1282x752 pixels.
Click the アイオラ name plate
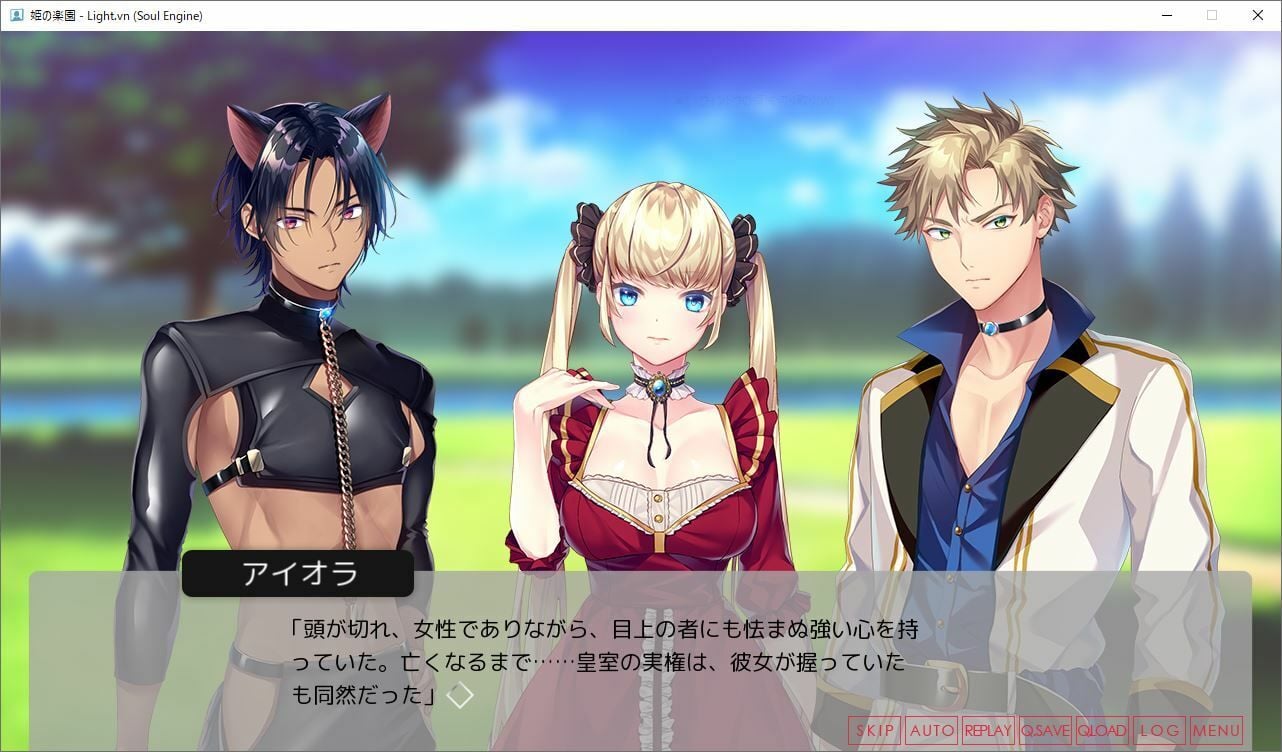pos(297,573)
